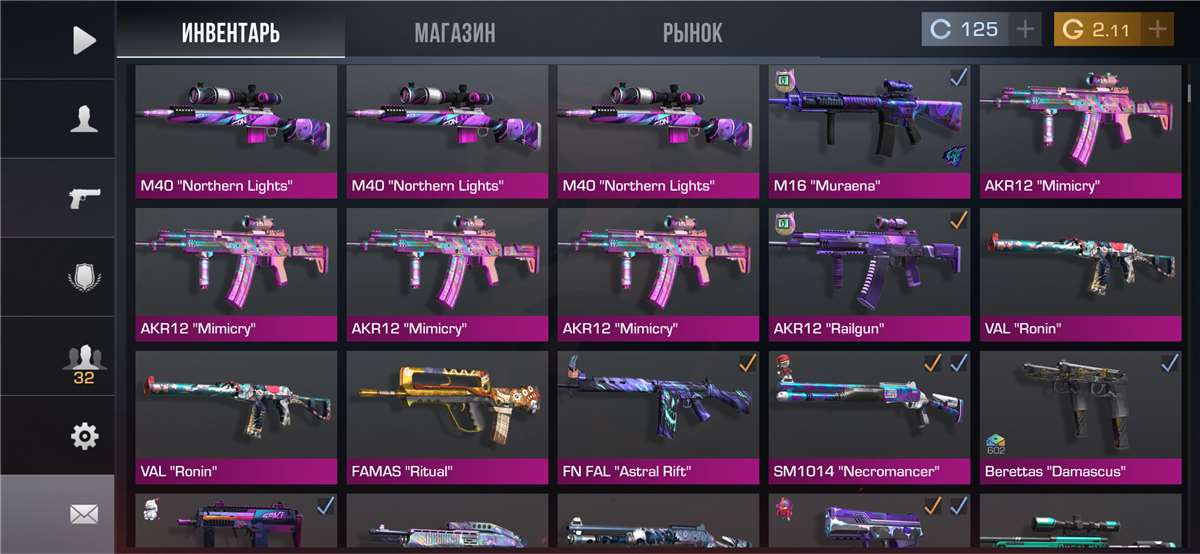Open the mail envelope icon
1200x554 pixels.
(84, 514)
